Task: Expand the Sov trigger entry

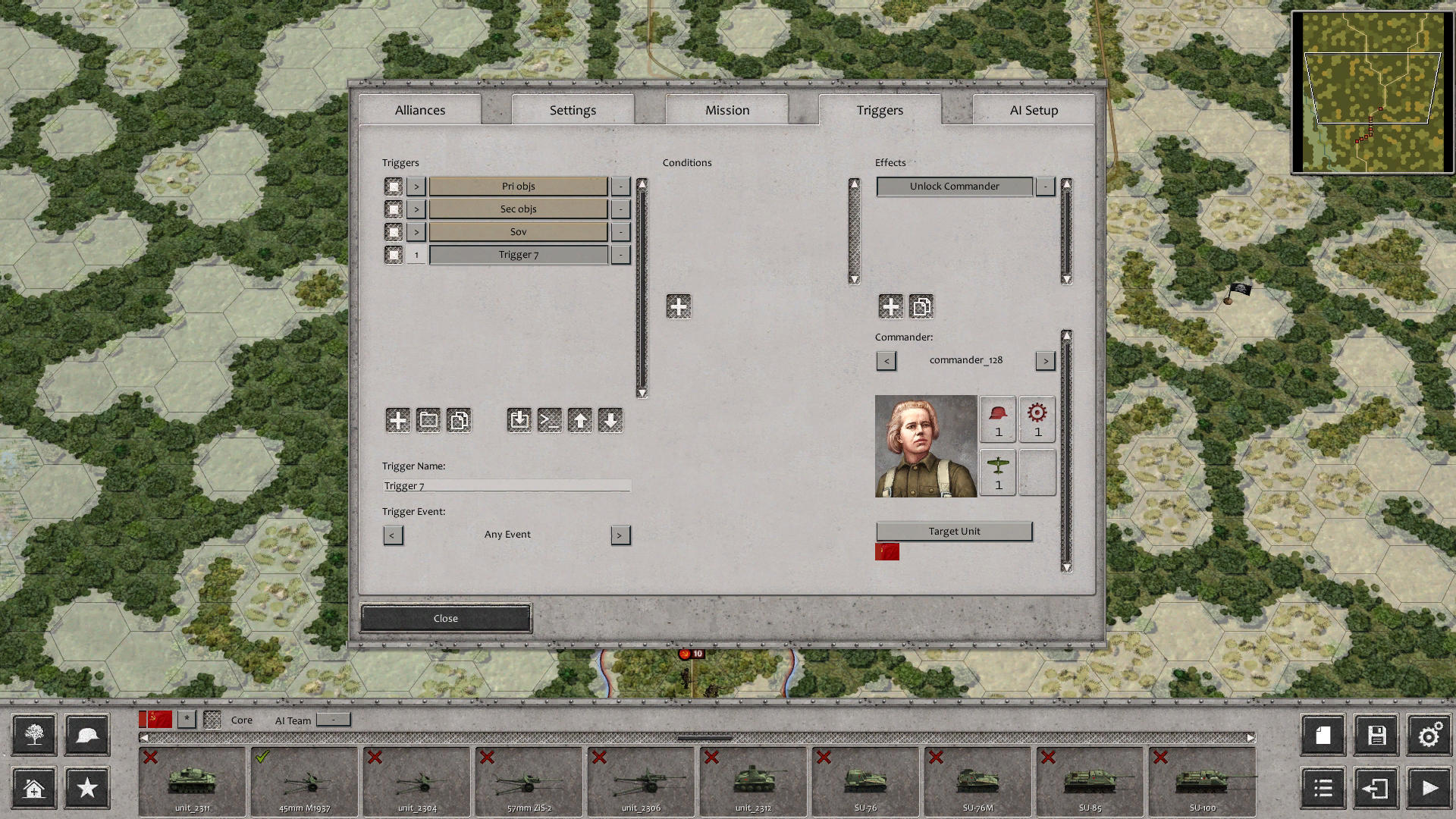Action: pyautogui.click(x=416, y=231)
